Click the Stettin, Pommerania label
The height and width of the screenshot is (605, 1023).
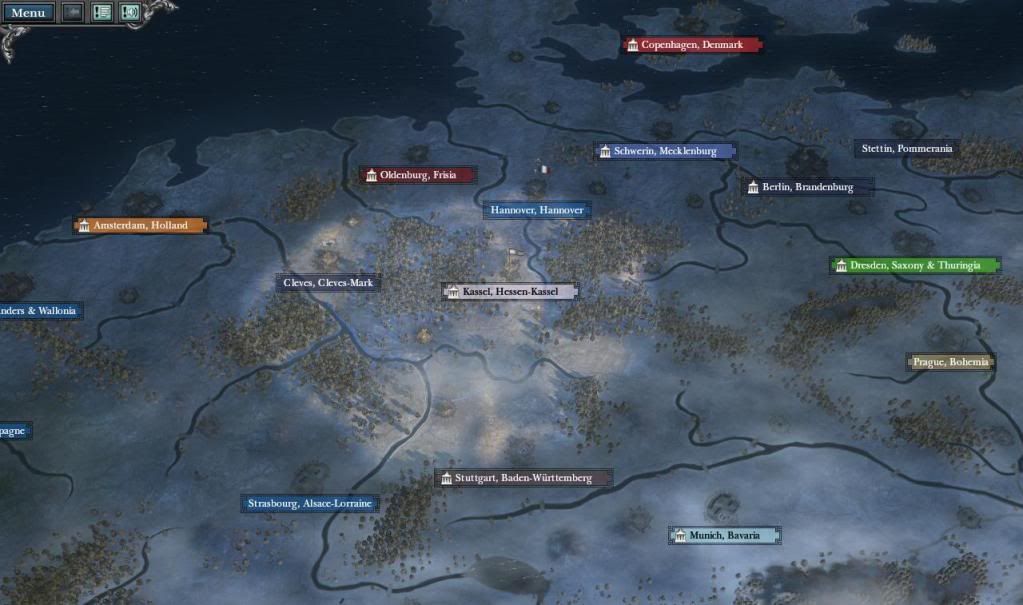coord(907,149)
